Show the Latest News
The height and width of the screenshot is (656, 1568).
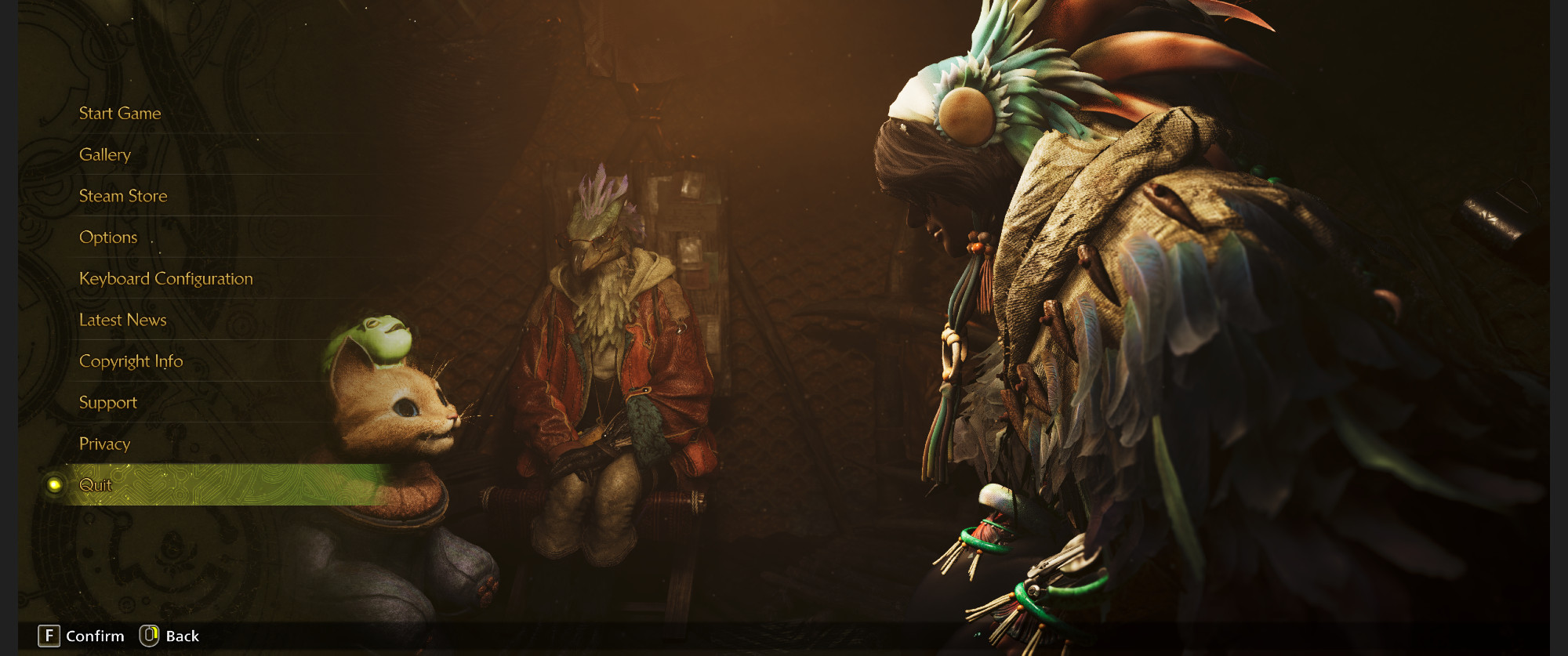pos(123,320)
